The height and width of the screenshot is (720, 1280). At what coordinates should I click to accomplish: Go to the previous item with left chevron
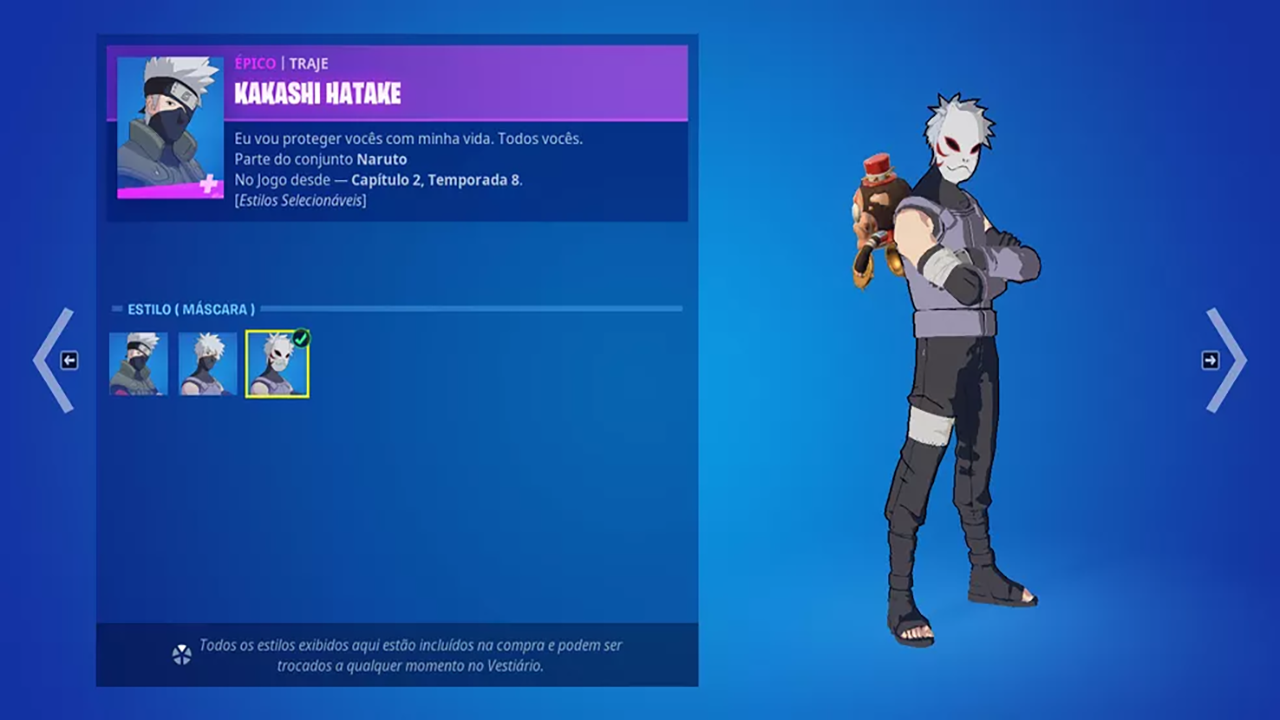[55, 360]
